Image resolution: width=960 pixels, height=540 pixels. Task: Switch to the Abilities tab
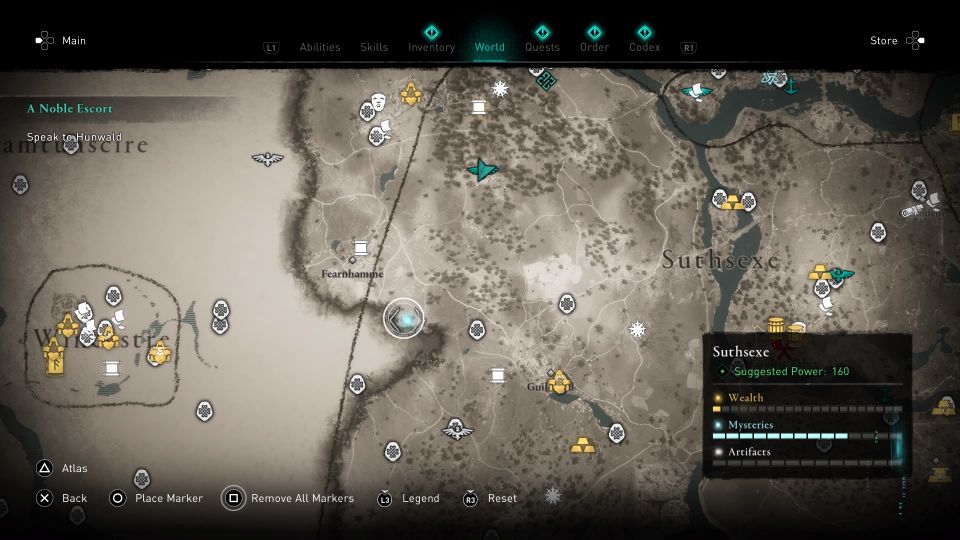(320, 47)
